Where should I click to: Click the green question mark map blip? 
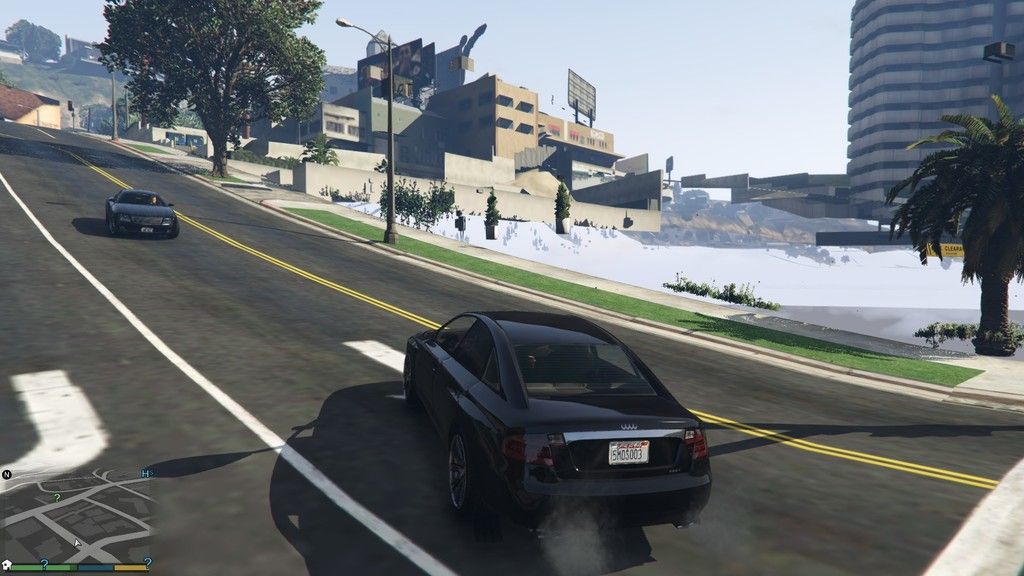point(57,497)
